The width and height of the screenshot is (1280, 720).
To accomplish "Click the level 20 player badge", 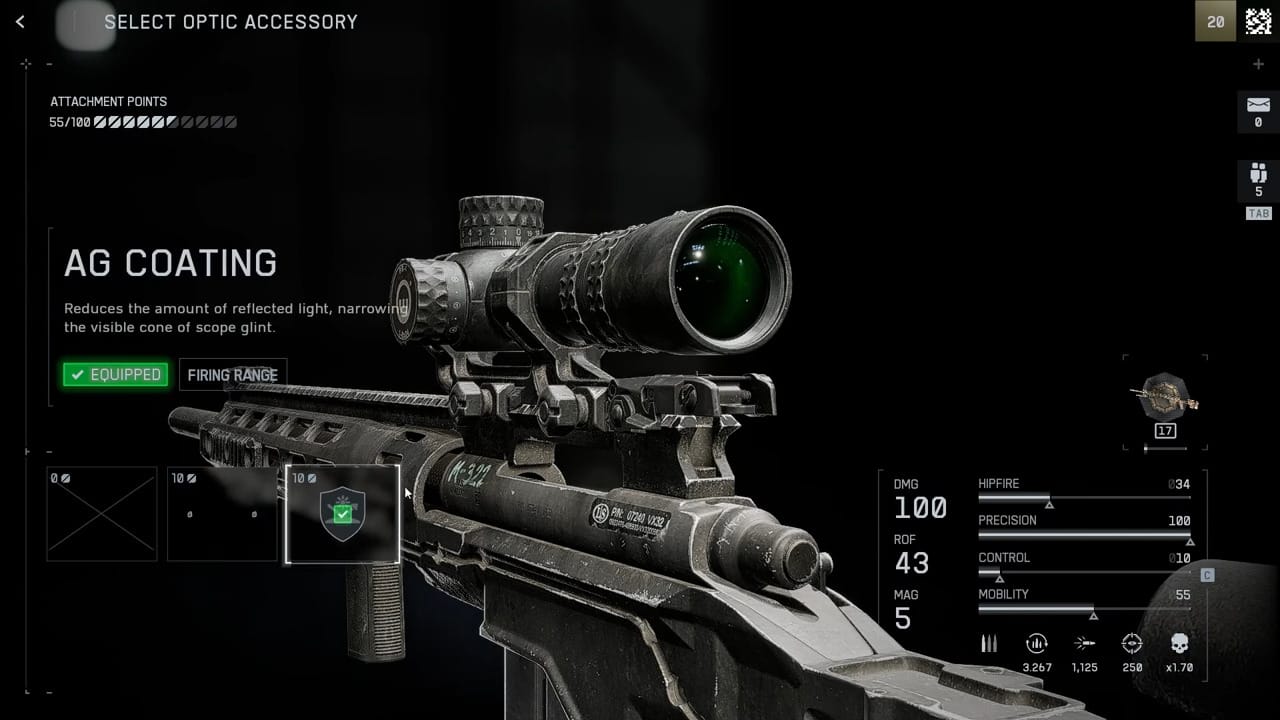I will [1215, 22].
